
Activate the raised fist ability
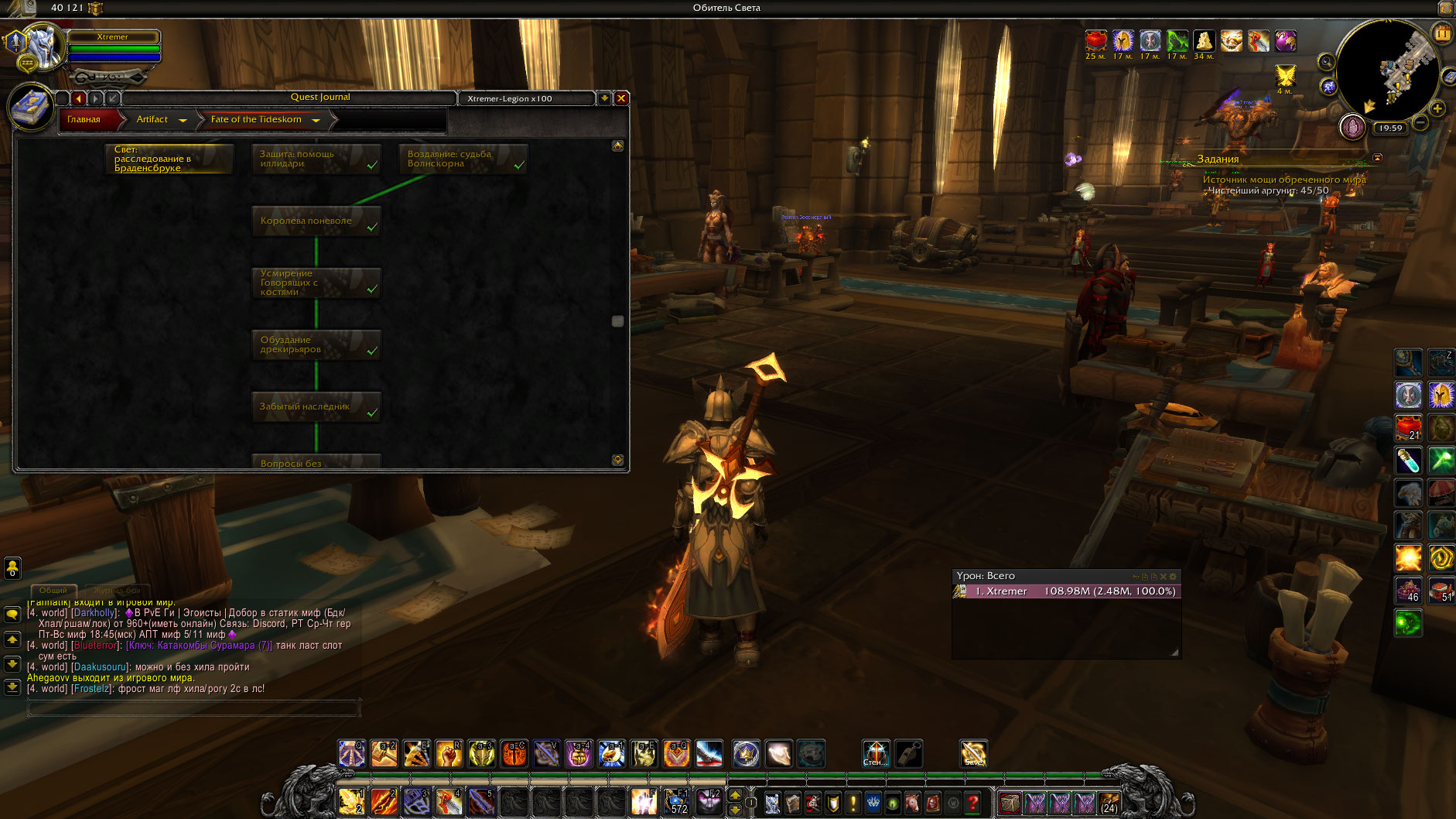(449, 753)
